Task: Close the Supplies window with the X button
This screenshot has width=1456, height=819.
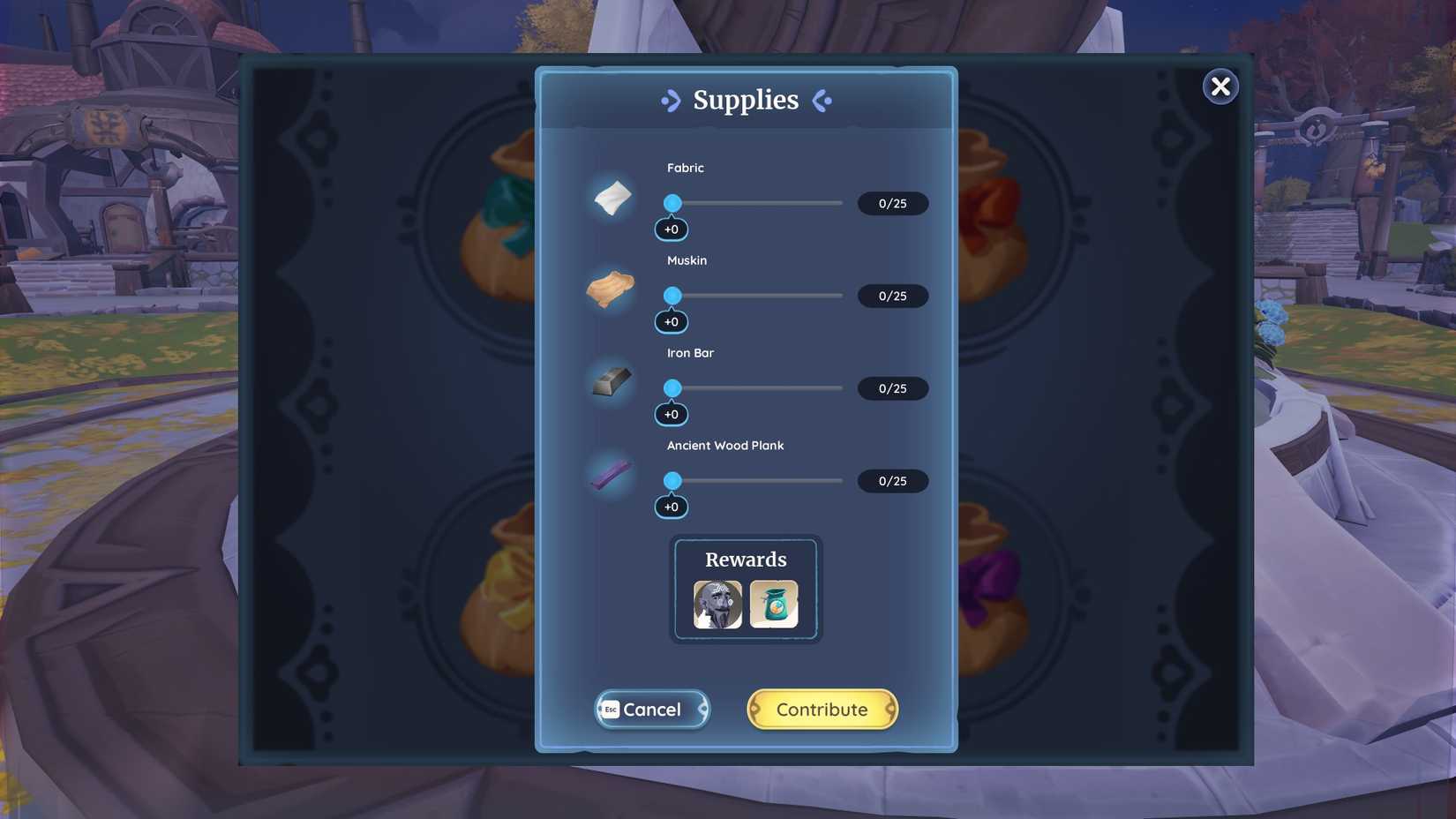Action: (x=1220, y=86)
